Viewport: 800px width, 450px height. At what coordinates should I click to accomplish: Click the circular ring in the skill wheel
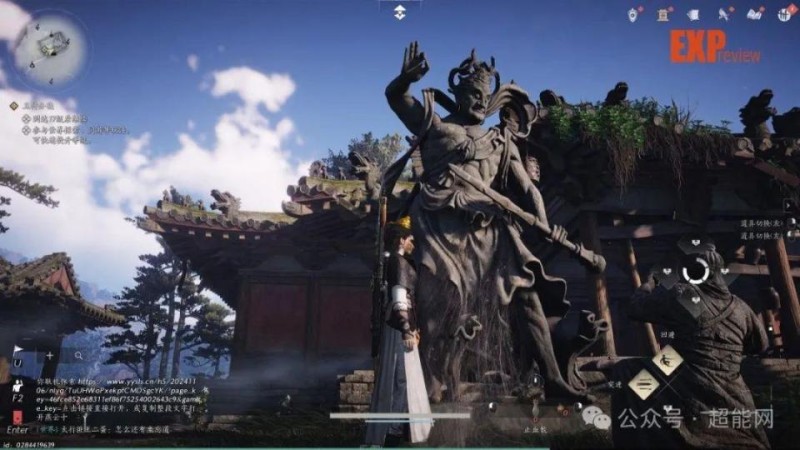(x=697, y=270)
